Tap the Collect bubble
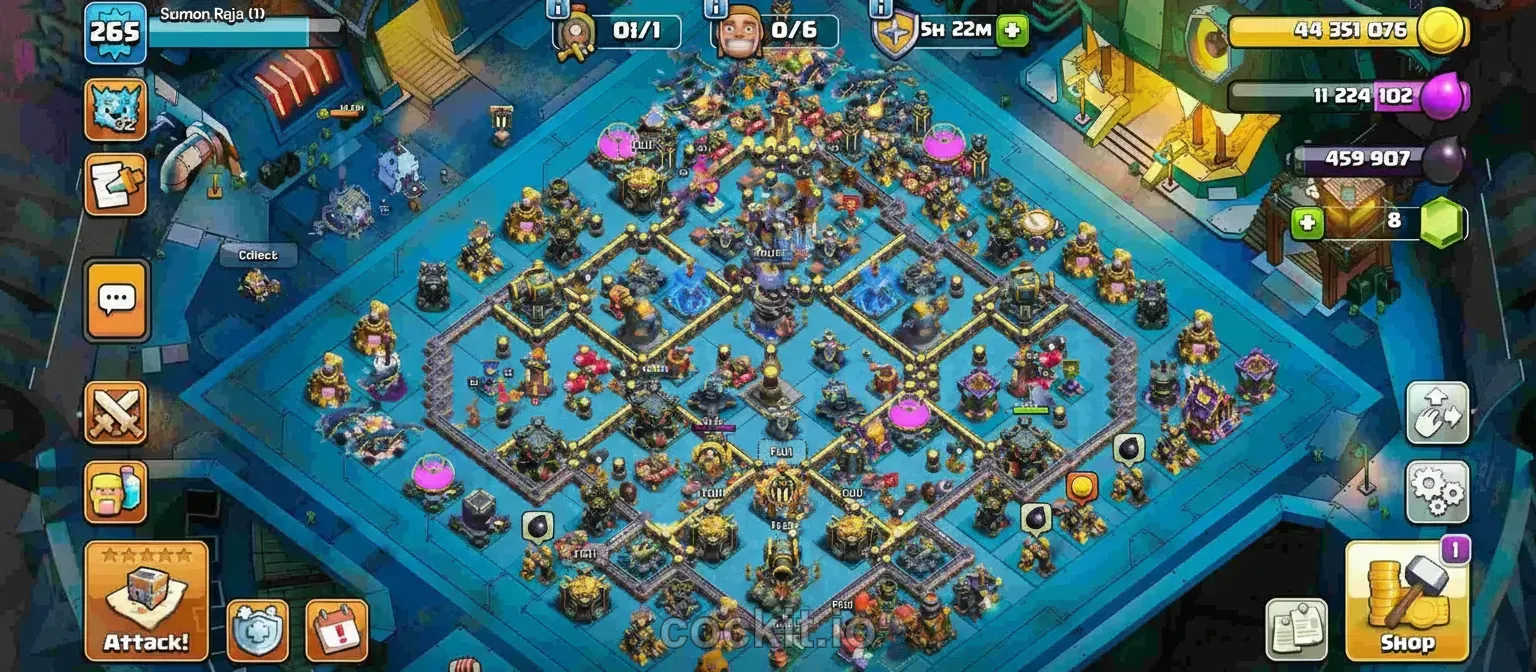 pyautogui.click(x=258, y=255)
